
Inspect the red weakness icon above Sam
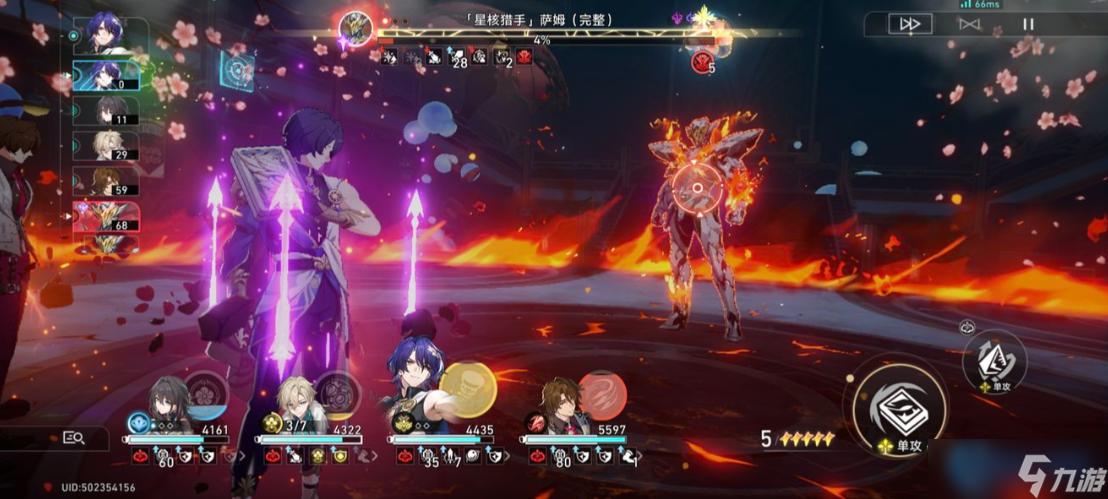(x=701, y=63)
